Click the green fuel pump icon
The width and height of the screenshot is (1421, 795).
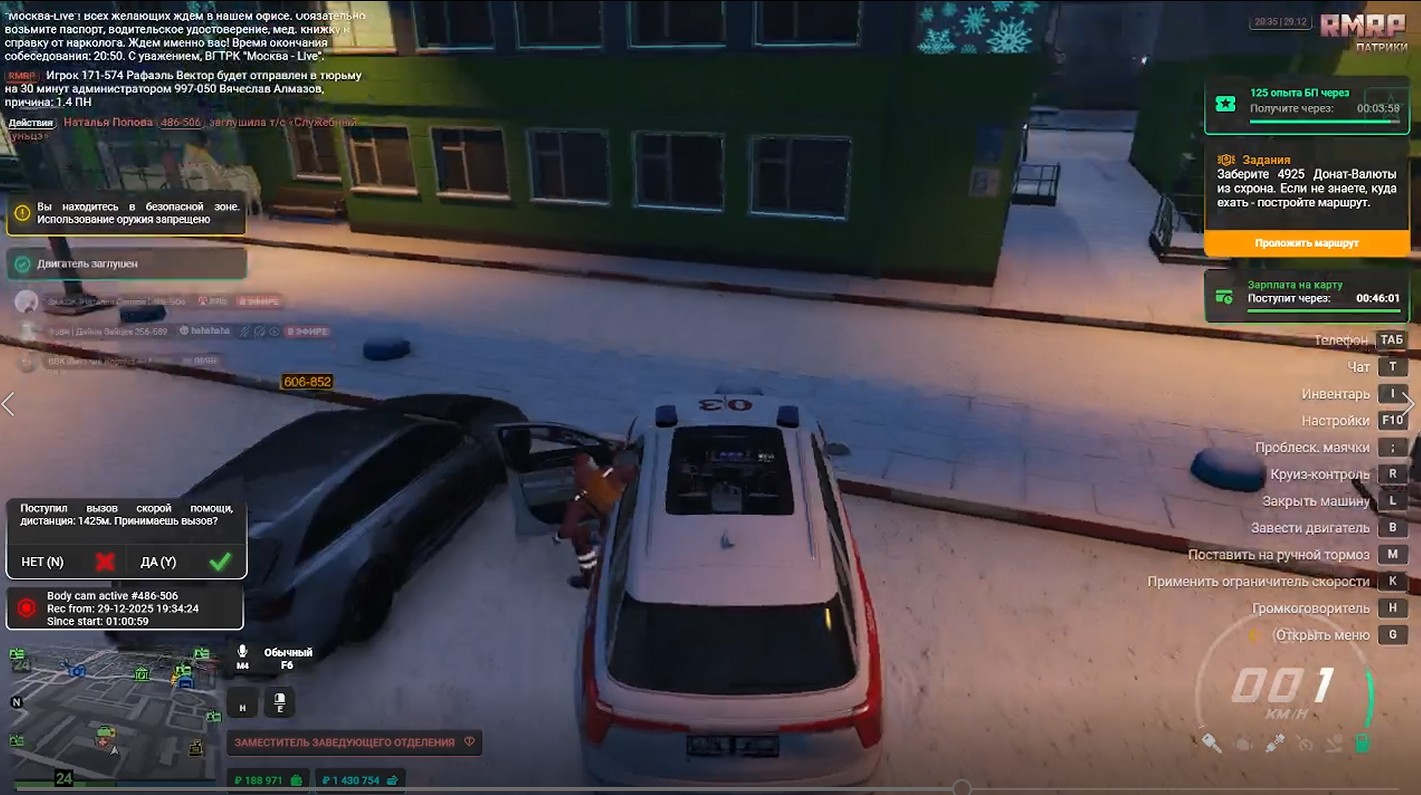pos(1362,744)
